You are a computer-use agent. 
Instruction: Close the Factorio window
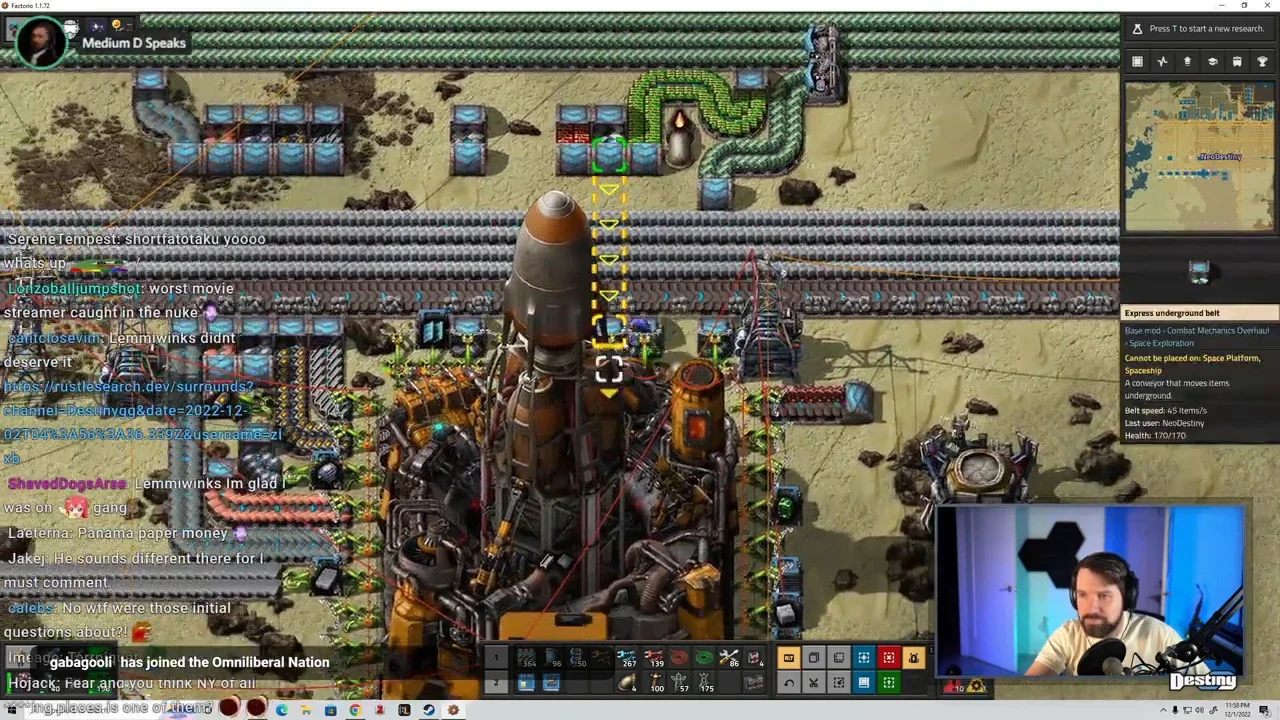(1264, 6)
